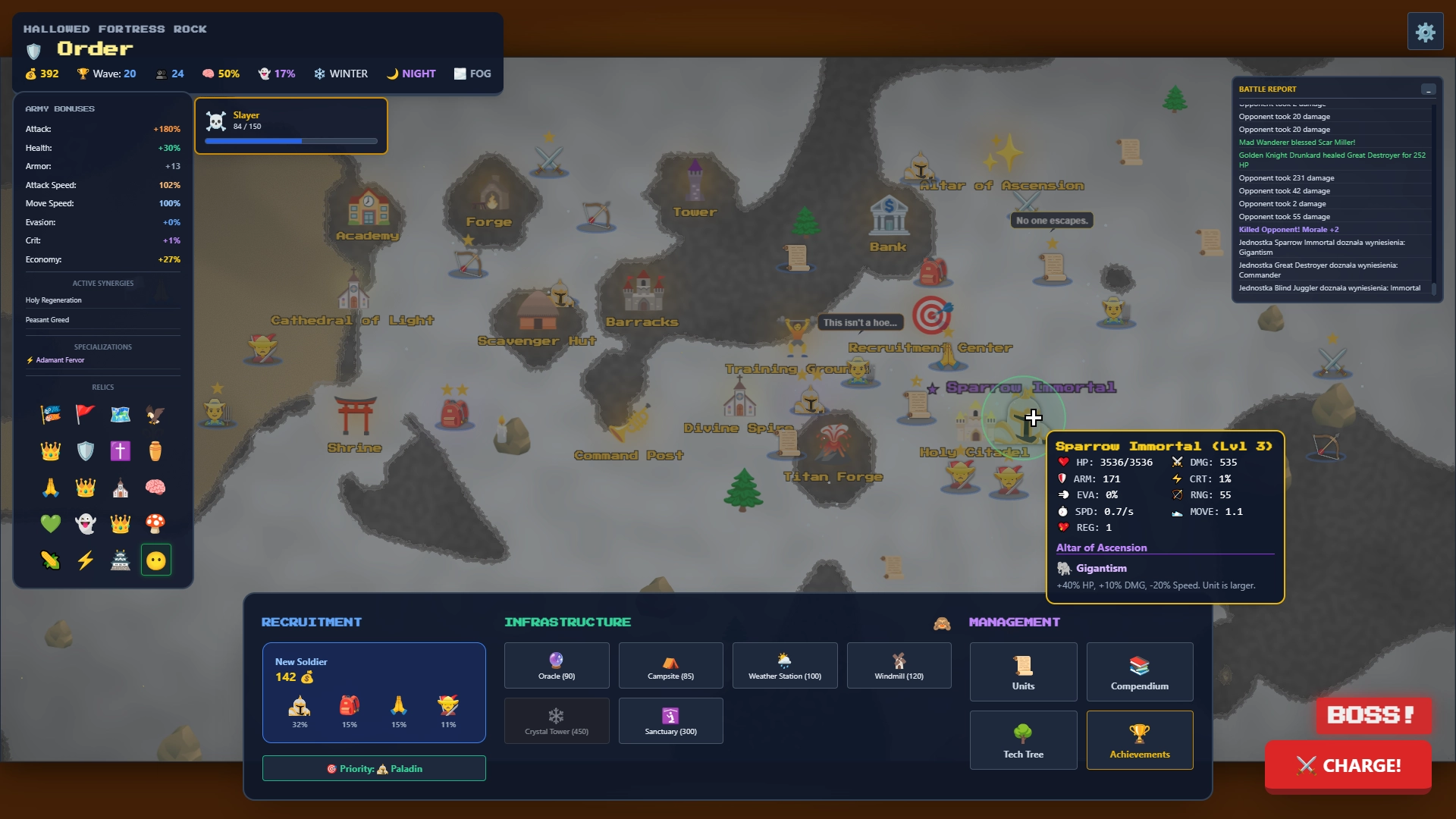Image resolution: width=1456 pixels, height=819 pixels.
Task: Collapse the Battle Report panel
Action: [1429, 89]
